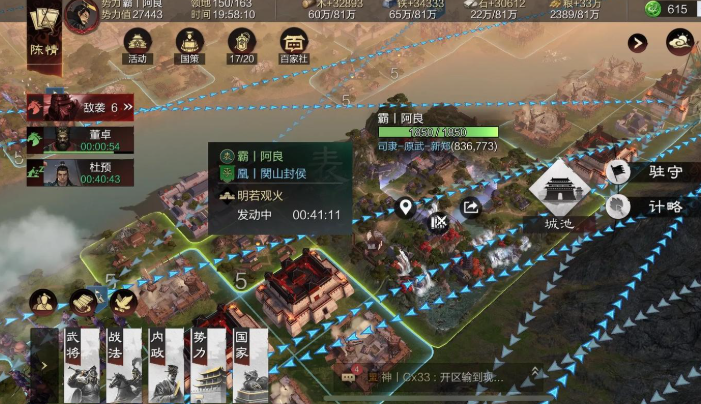Select the 董卓 army row

78,140
